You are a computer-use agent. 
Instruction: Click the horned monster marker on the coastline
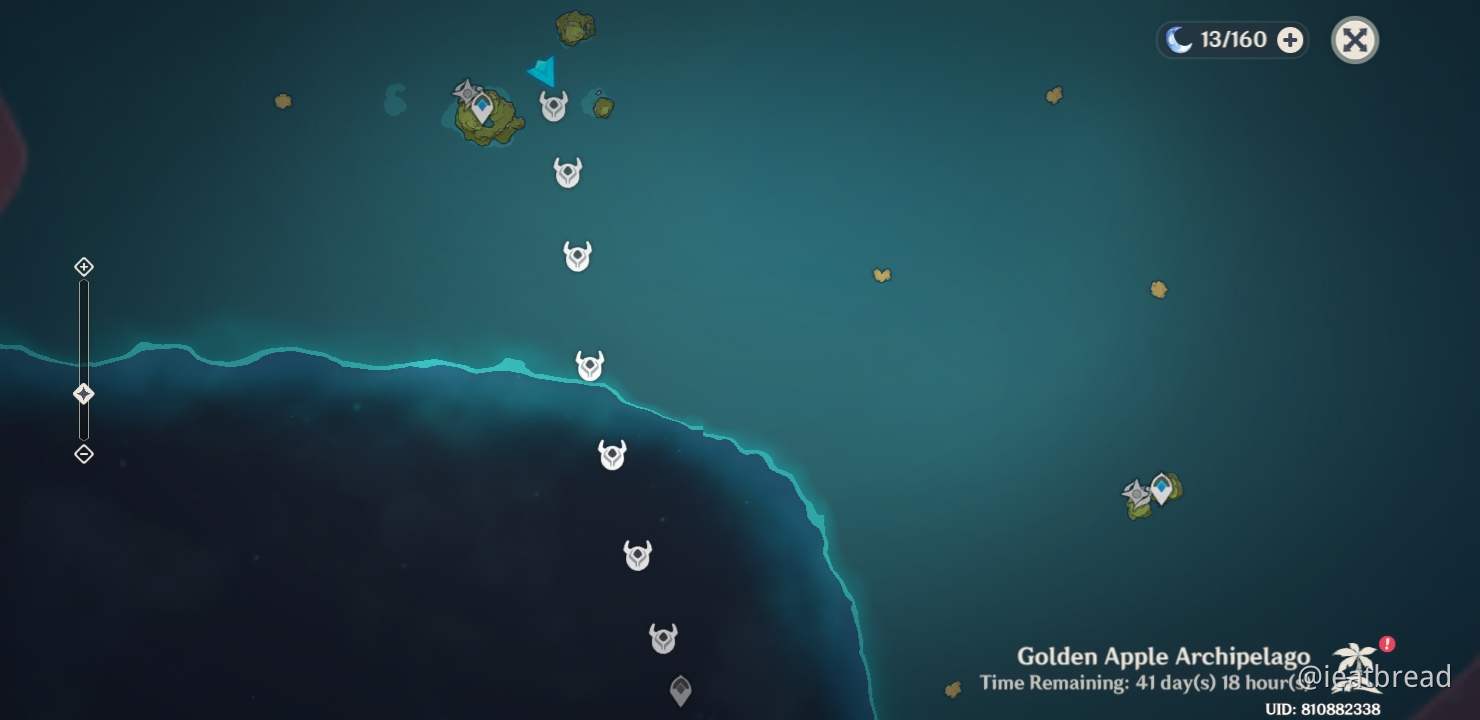[x=589, y=366]
